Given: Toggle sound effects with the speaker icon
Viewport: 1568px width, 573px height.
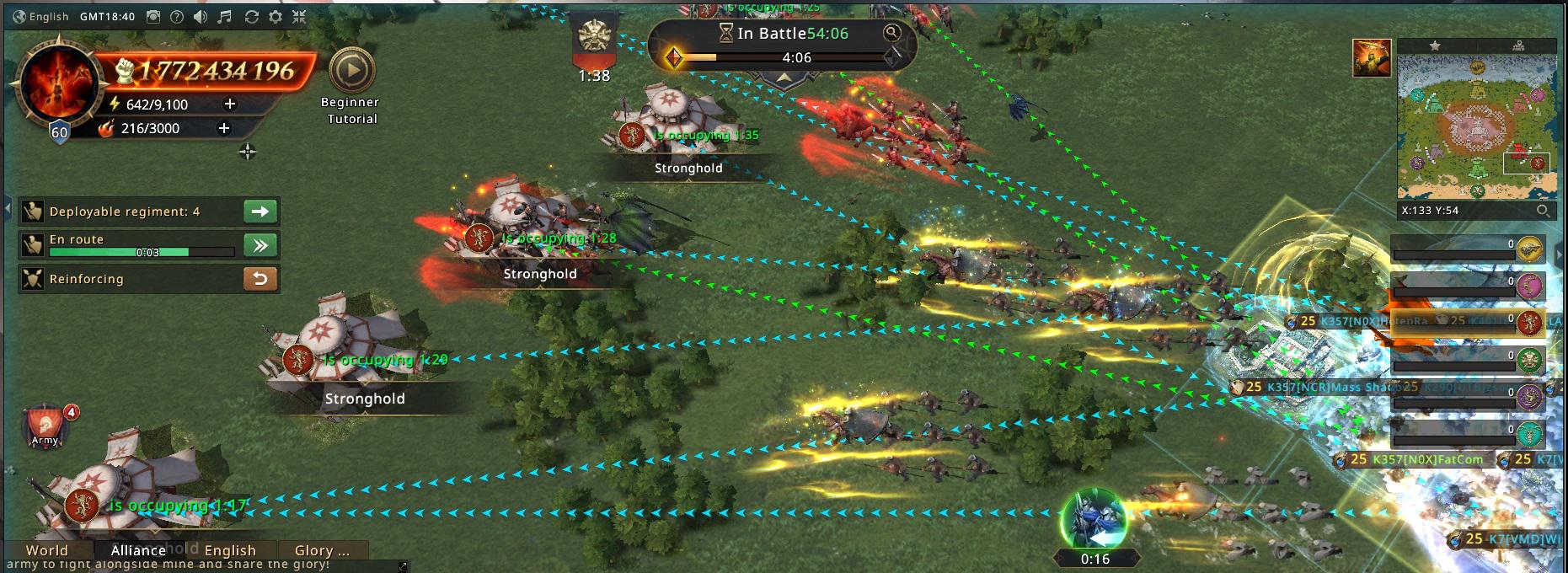Looking at the screenshot, I should click(x=201, y=17).
